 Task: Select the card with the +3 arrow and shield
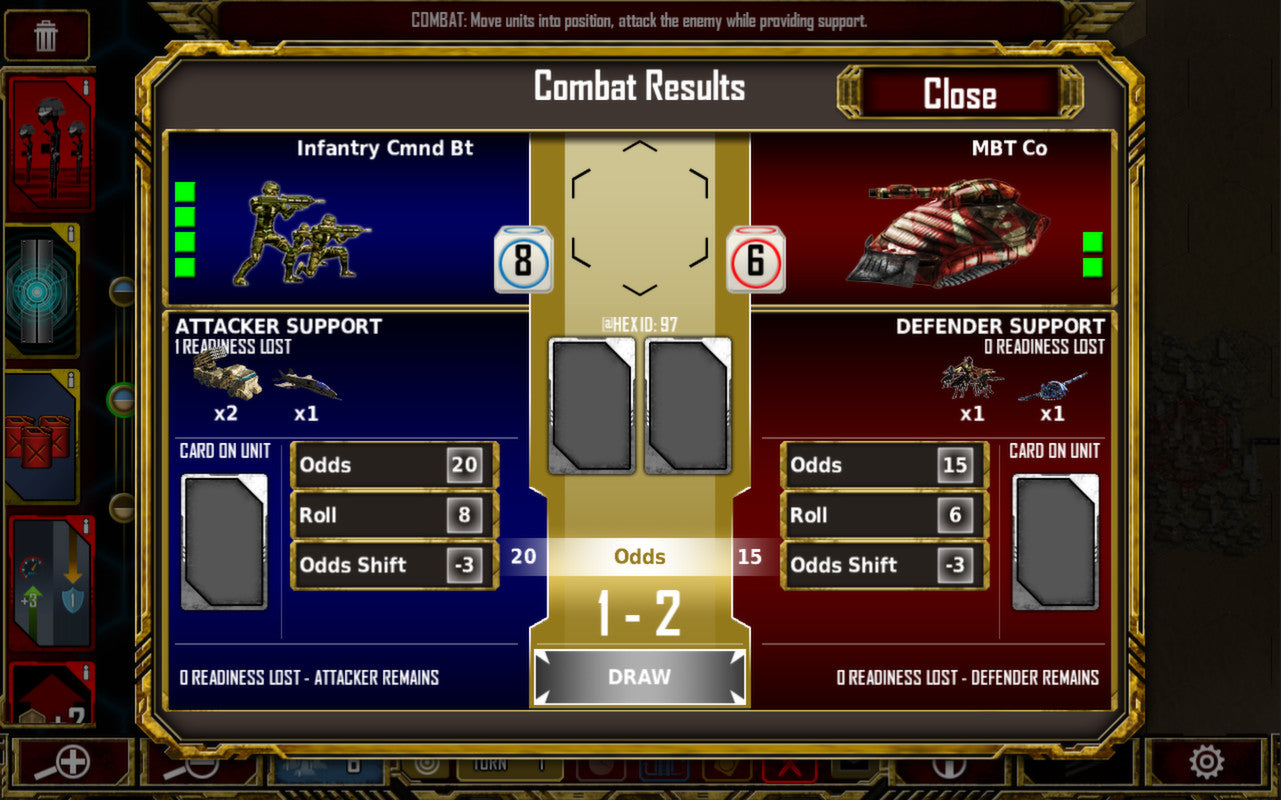point(50,583)
